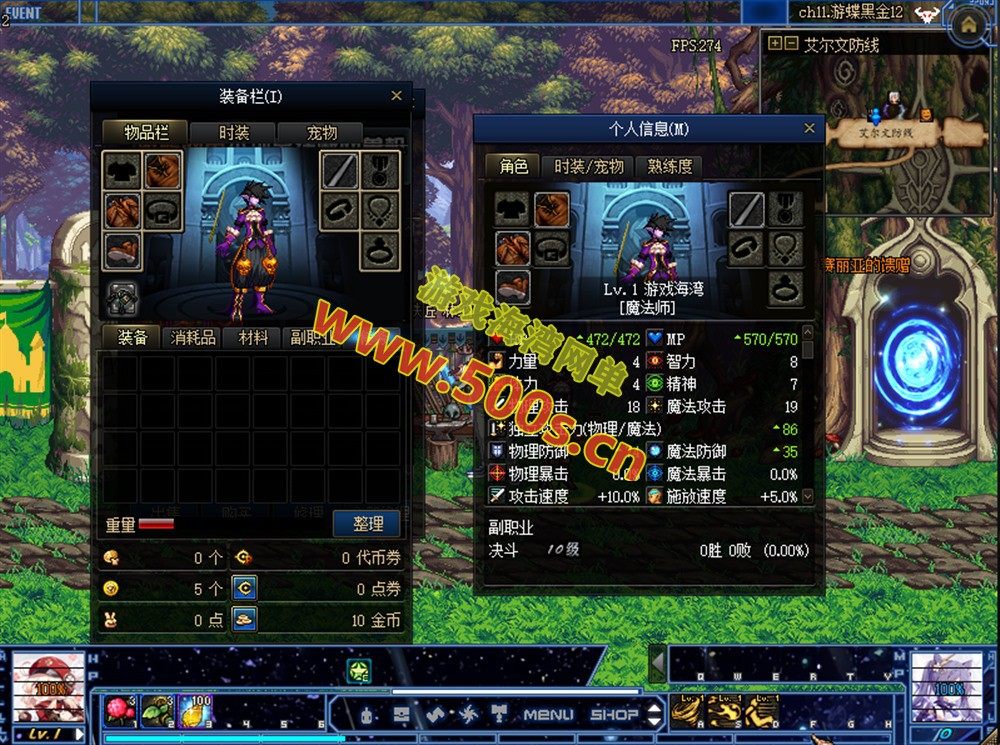Screen dimensions: 1000x745
Task: Open the 时装/宠物 tab in character info
Action: [589, 167]
